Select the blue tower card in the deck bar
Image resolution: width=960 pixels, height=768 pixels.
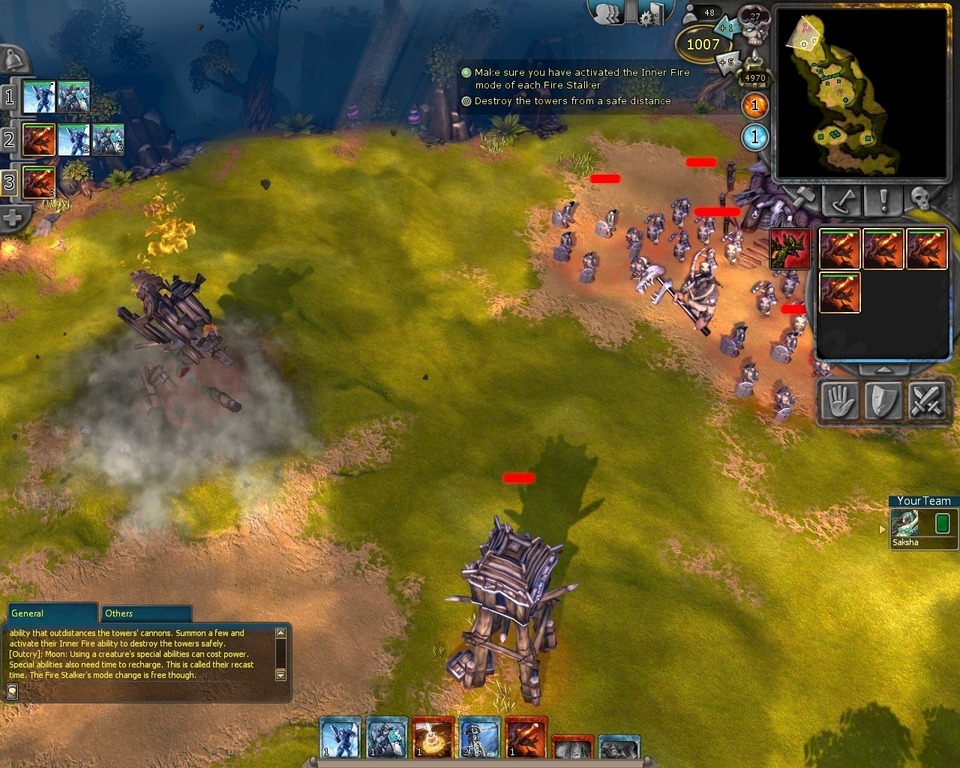(x=480, y=738)
